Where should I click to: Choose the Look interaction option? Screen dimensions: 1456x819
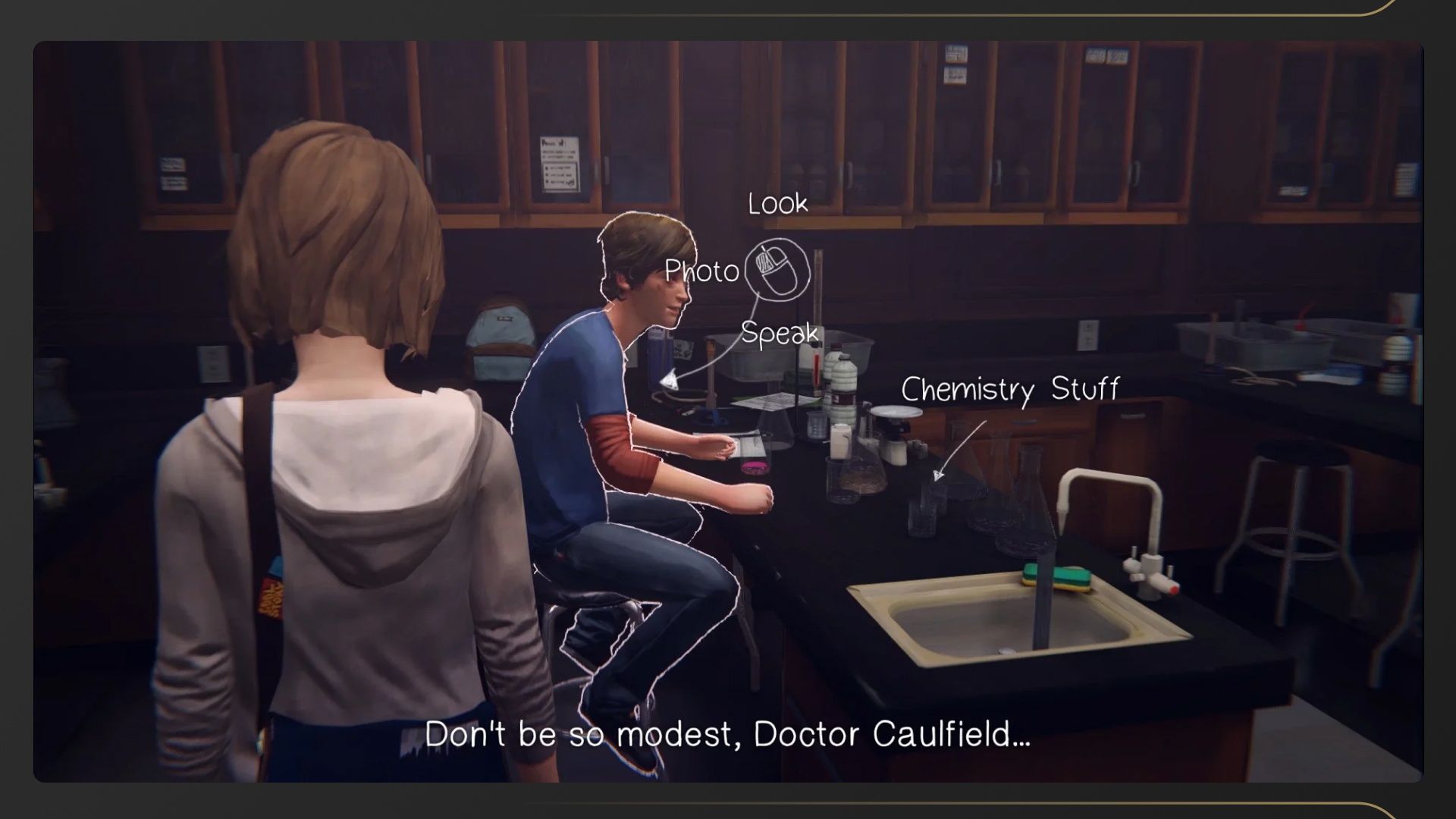(777, 204)
